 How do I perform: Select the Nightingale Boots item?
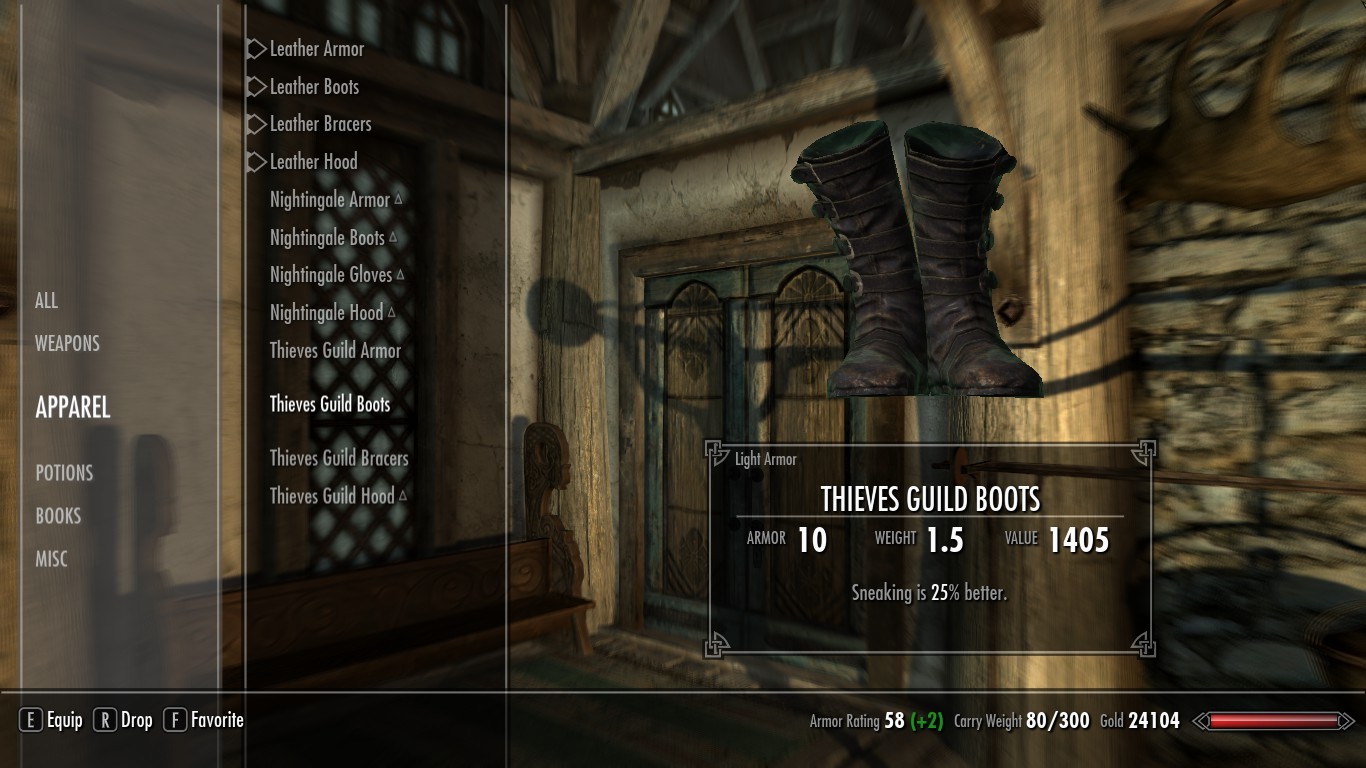(x=327, y=238)
